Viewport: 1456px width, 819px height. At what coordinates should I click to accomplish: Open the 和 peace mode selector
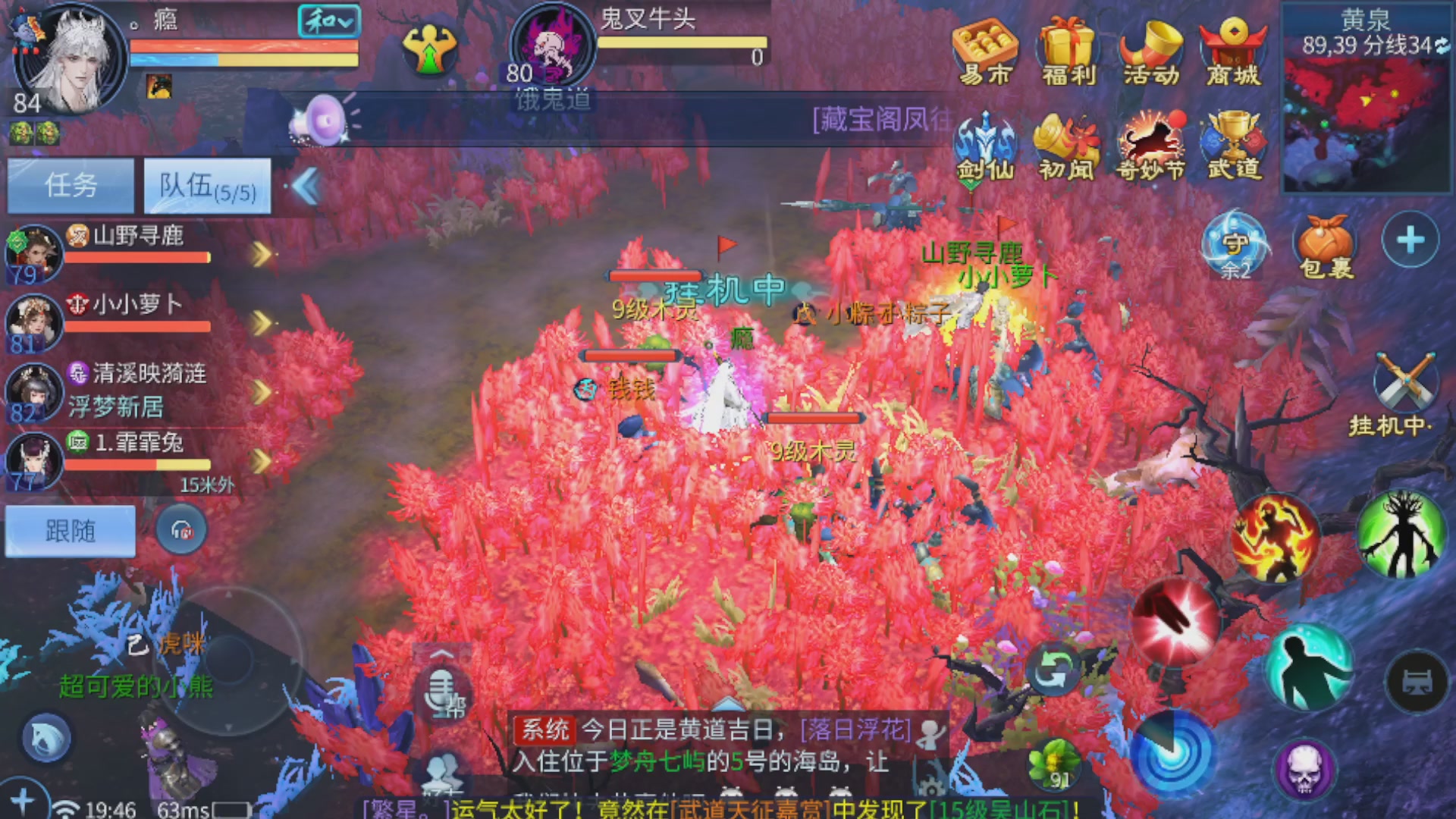click(x=329, y=22)
